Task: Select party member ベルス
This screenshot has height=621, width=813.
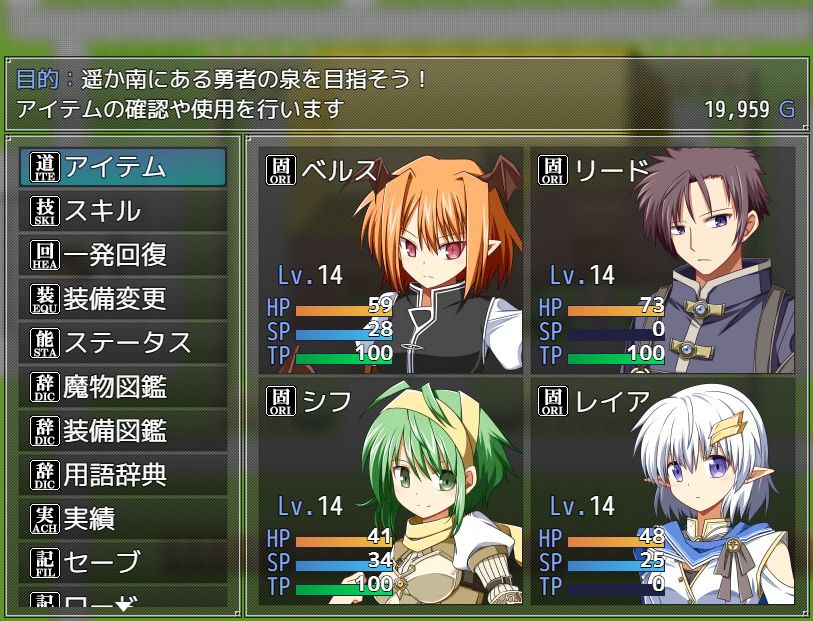Action: (391, 260)
